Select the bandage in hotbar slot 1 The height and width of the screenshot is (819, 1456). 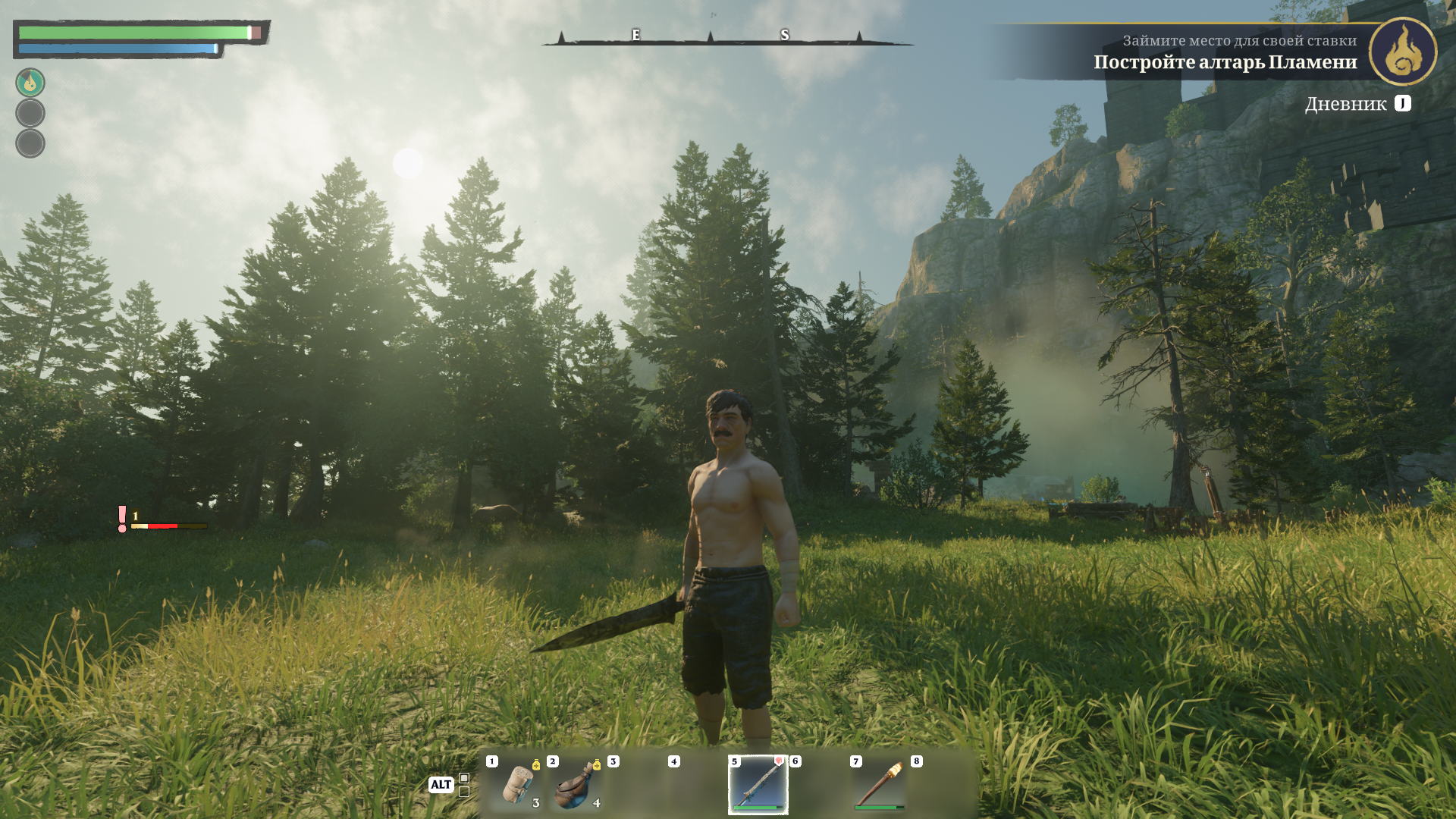pyautogui.click(x=517, y=785)
